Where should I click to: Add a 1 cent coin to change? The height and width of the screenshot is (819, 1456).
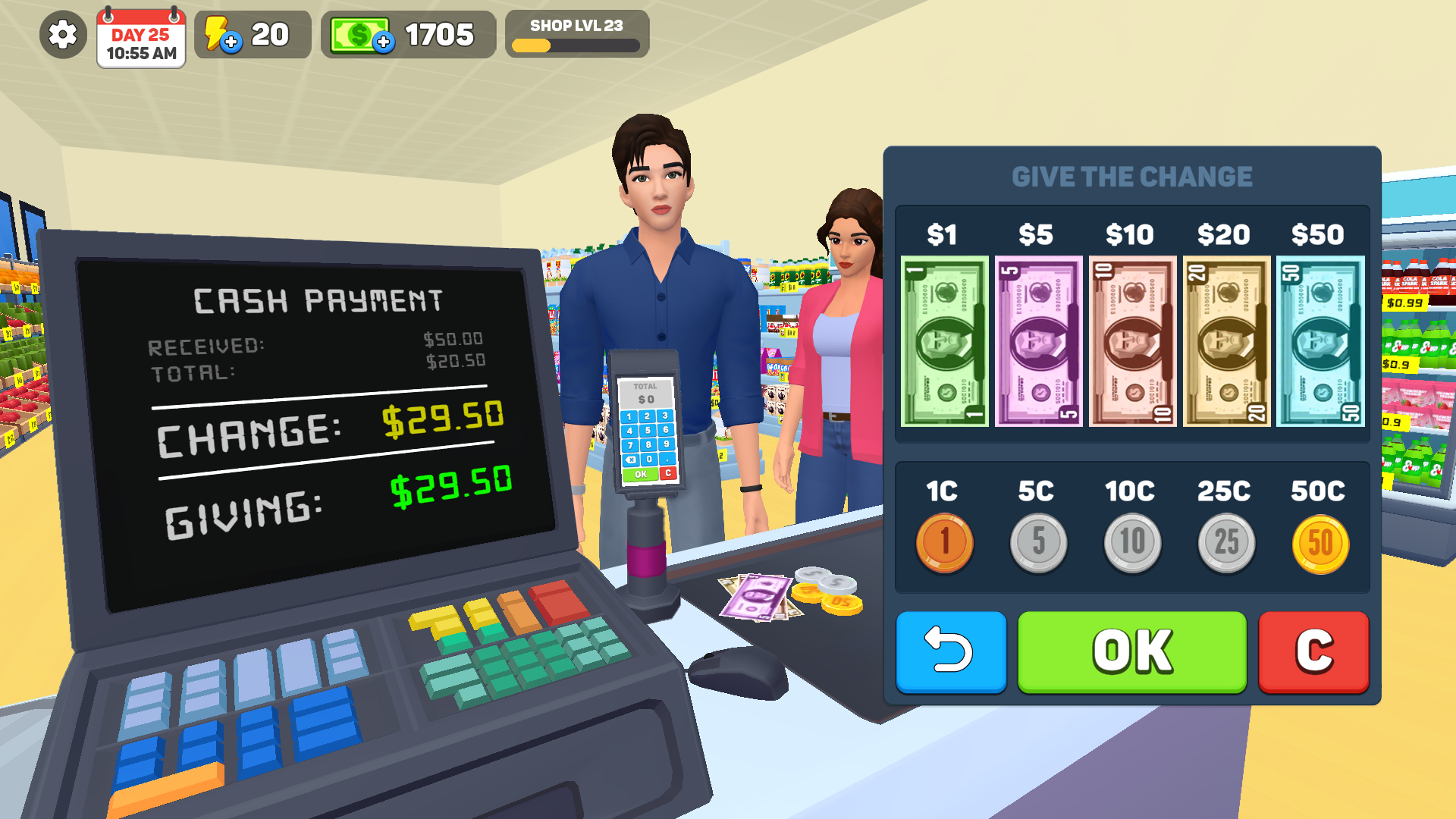coord(944,540)
